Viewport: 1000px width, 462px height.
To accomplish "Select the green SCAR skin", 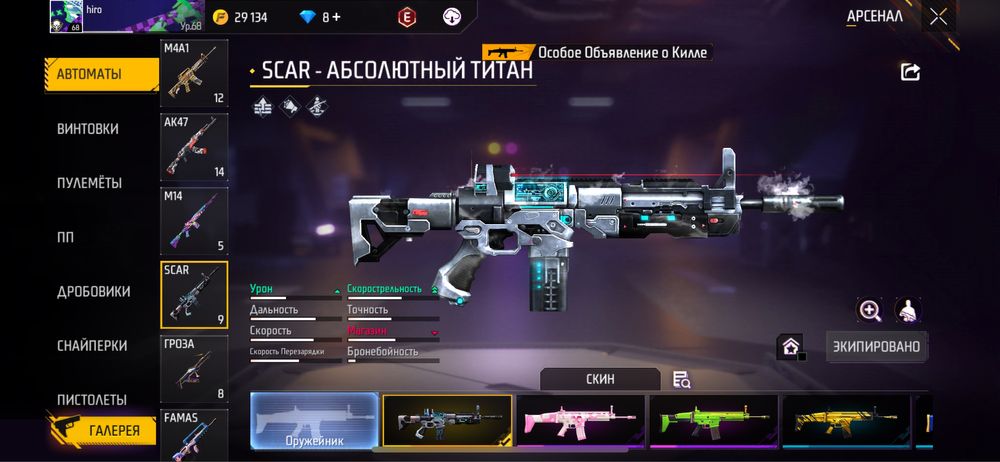I will [x=713, y=420].
